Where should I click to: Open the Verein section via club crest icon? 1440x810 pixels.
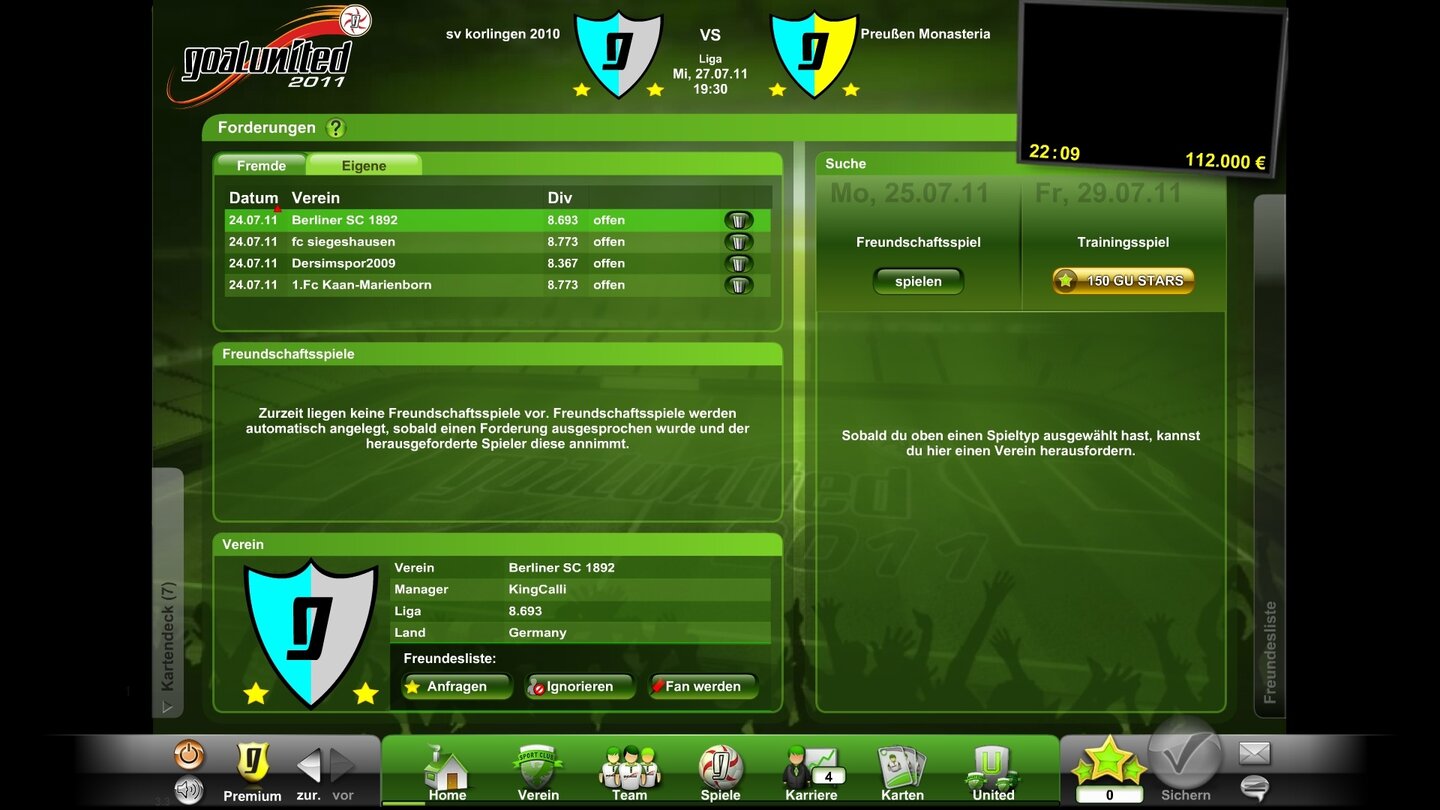click(x=537, y=770)
